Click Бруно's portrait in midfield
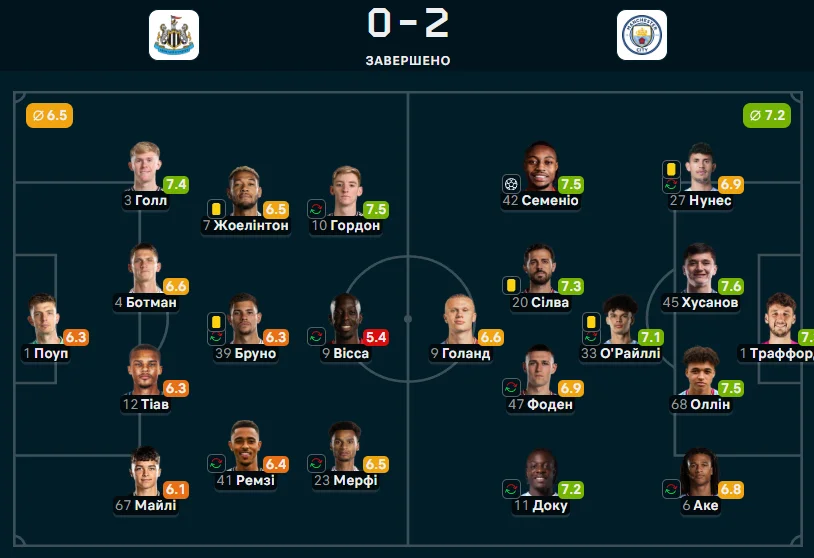Image resolution: width=814 pixels, height=558 pixels. [245, 319]
